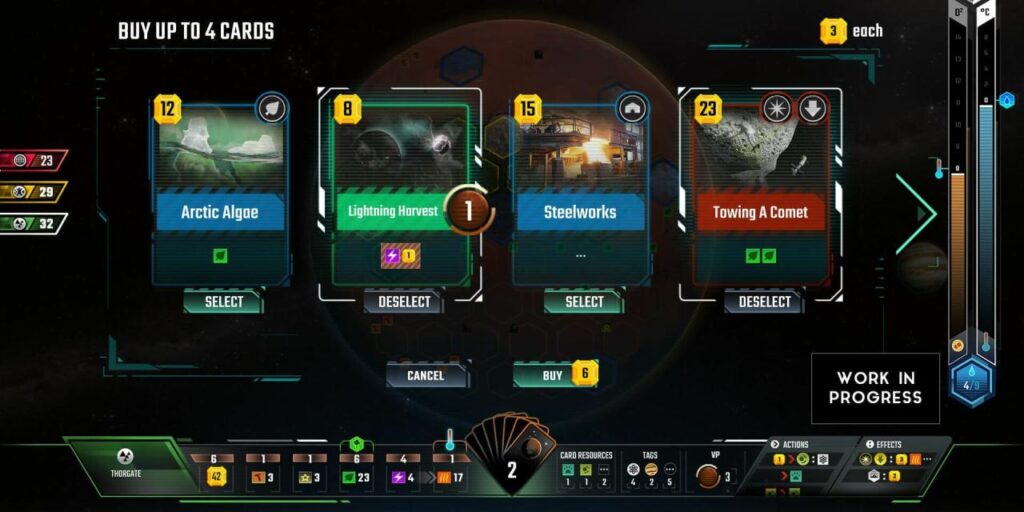Deselect the Towing A Comet card
1024x512 pixels.
pyautogui.click(x=764, y=301)
